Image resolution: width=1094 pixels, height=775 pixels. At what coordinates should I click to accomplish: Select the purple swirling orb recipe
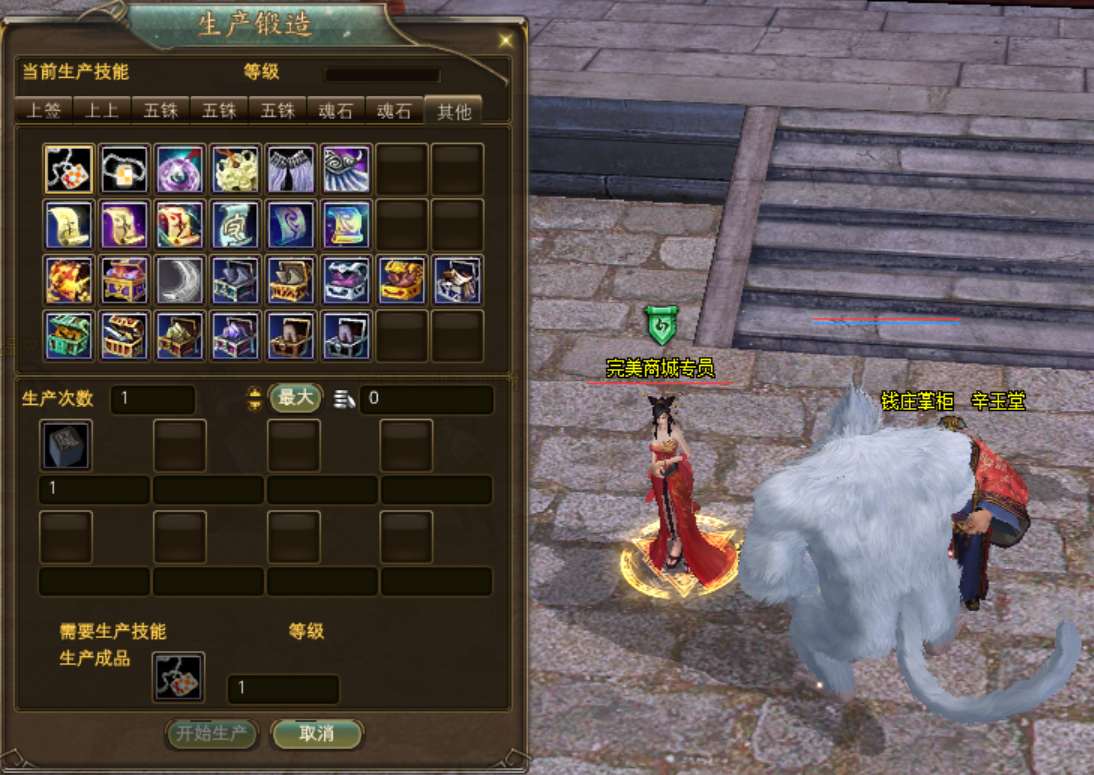[x=180, y=169]
